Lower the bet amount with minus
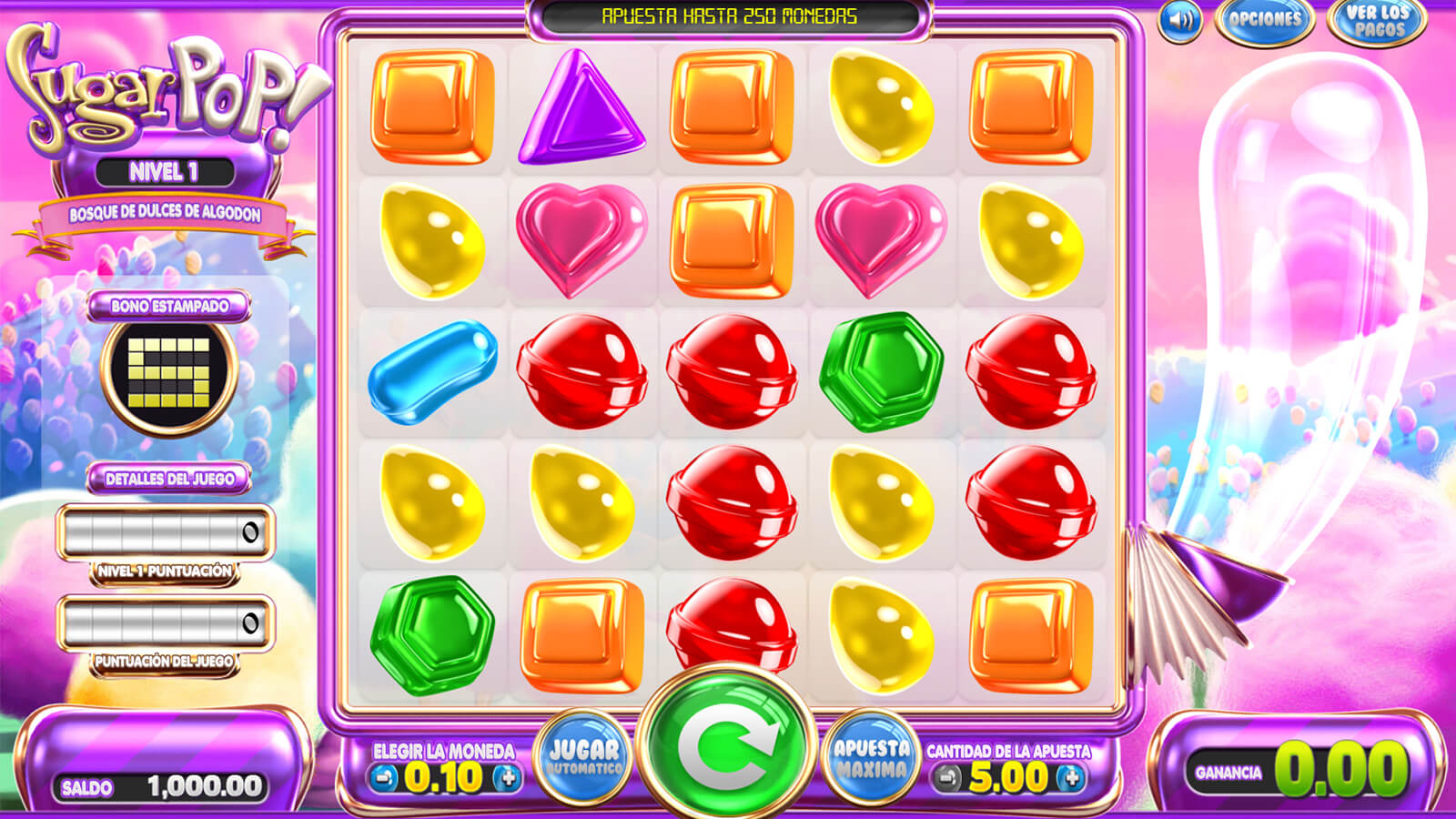Image resolution: width=1456 pixels, height=819 pixels. (948, 778)
